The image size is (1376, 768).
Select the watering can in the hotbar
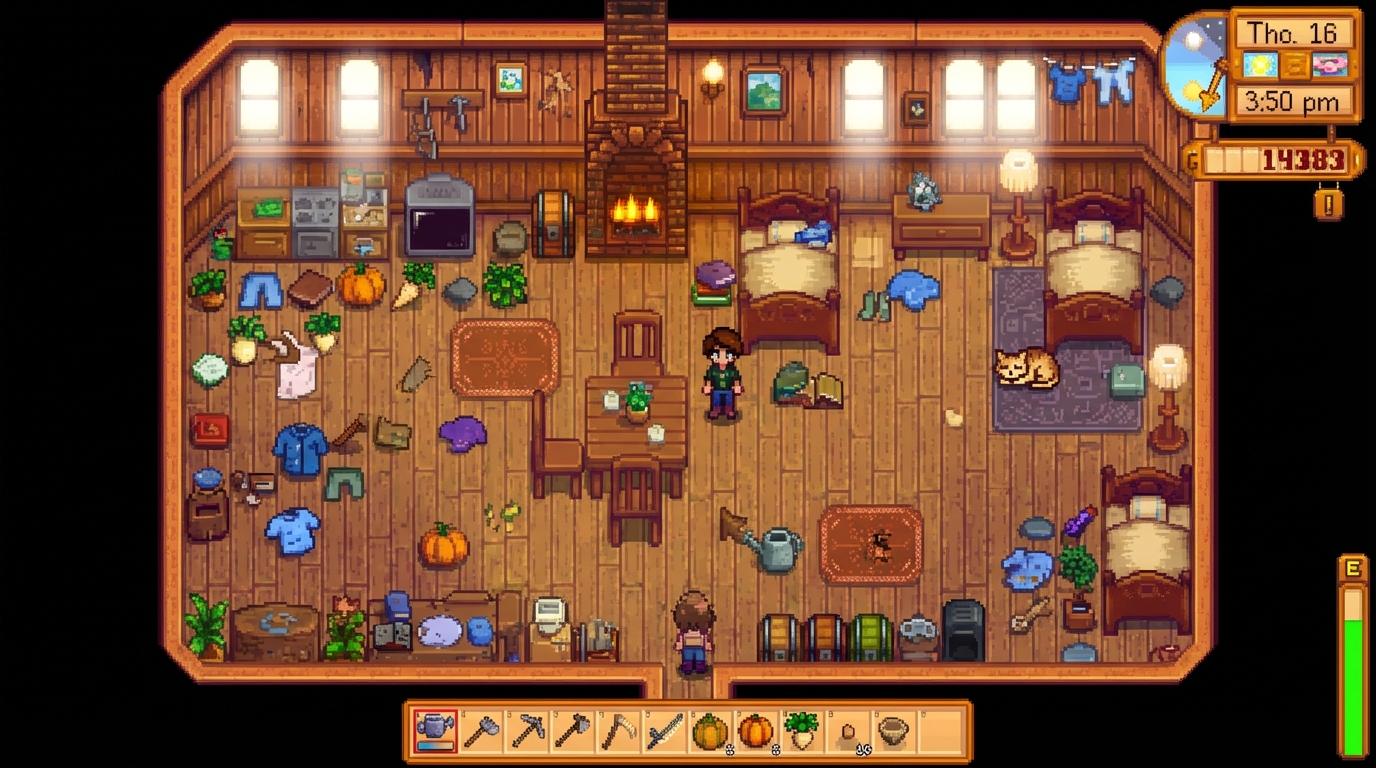pyautogui.click(x=435, y=732)
